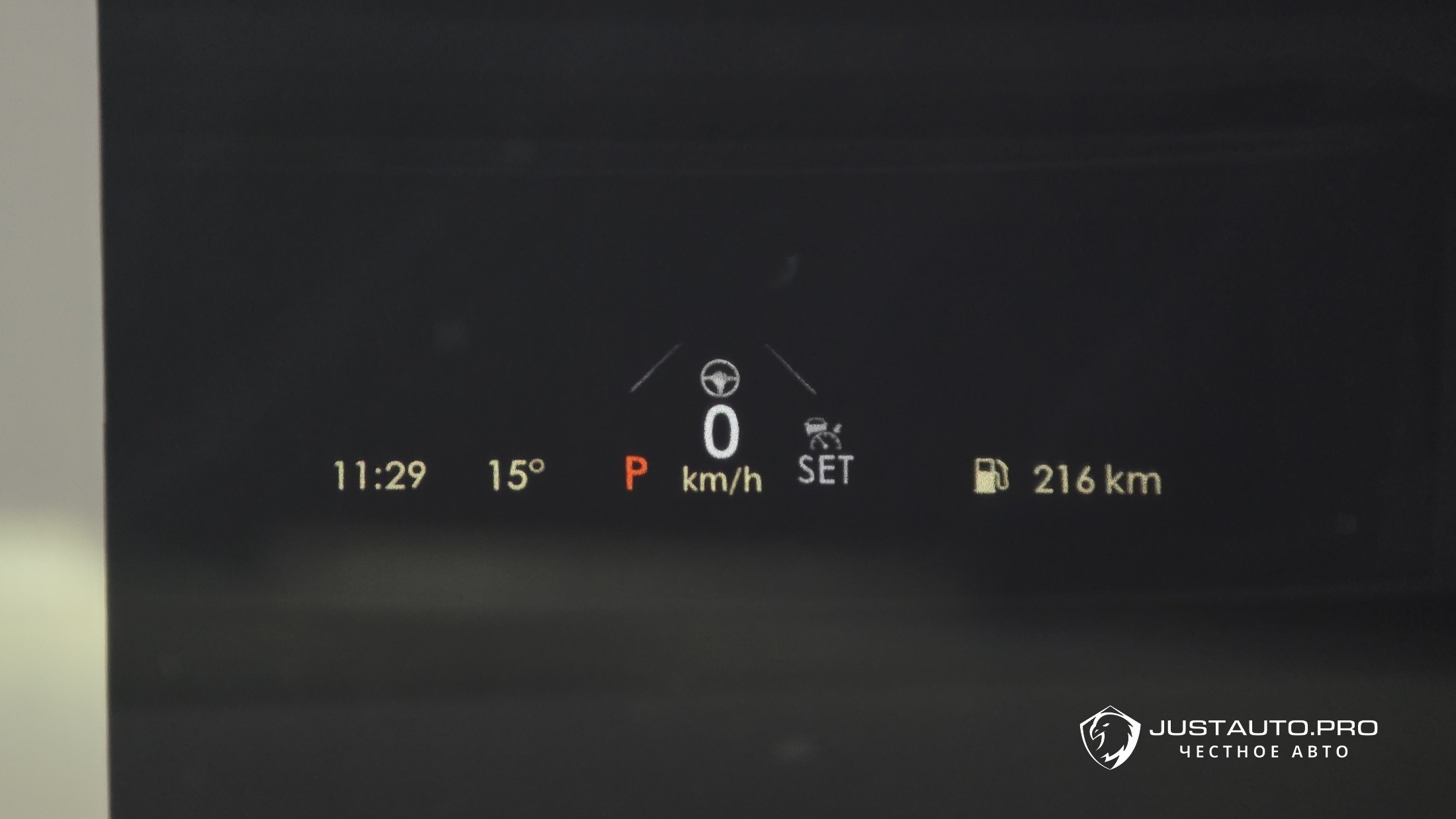
Task: Click the JustAuto.pro shield logo
Action: click(1110, 738)
